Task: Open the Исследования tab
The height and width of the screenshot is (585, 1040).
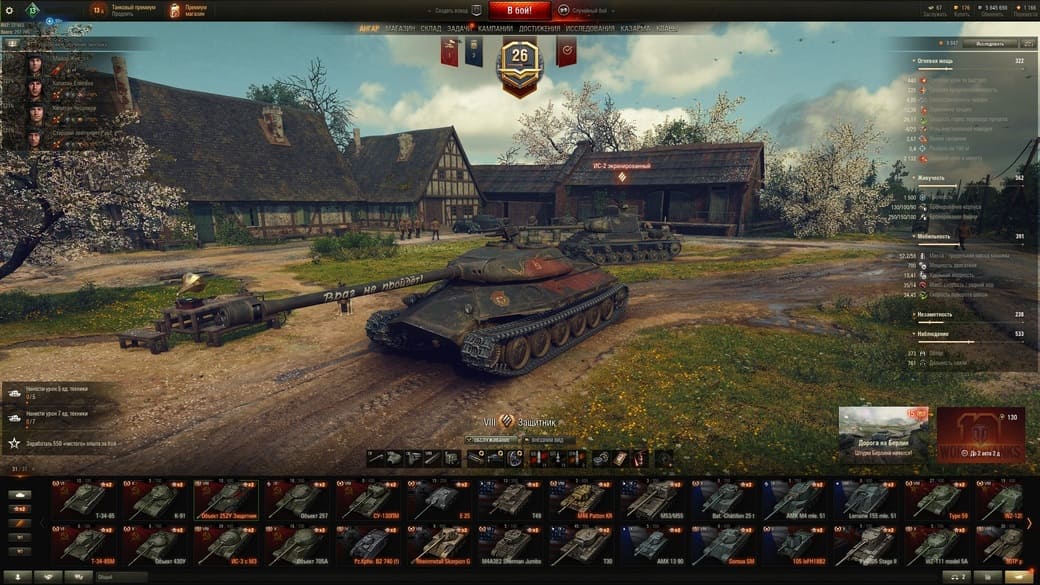Action: [590, 29]
